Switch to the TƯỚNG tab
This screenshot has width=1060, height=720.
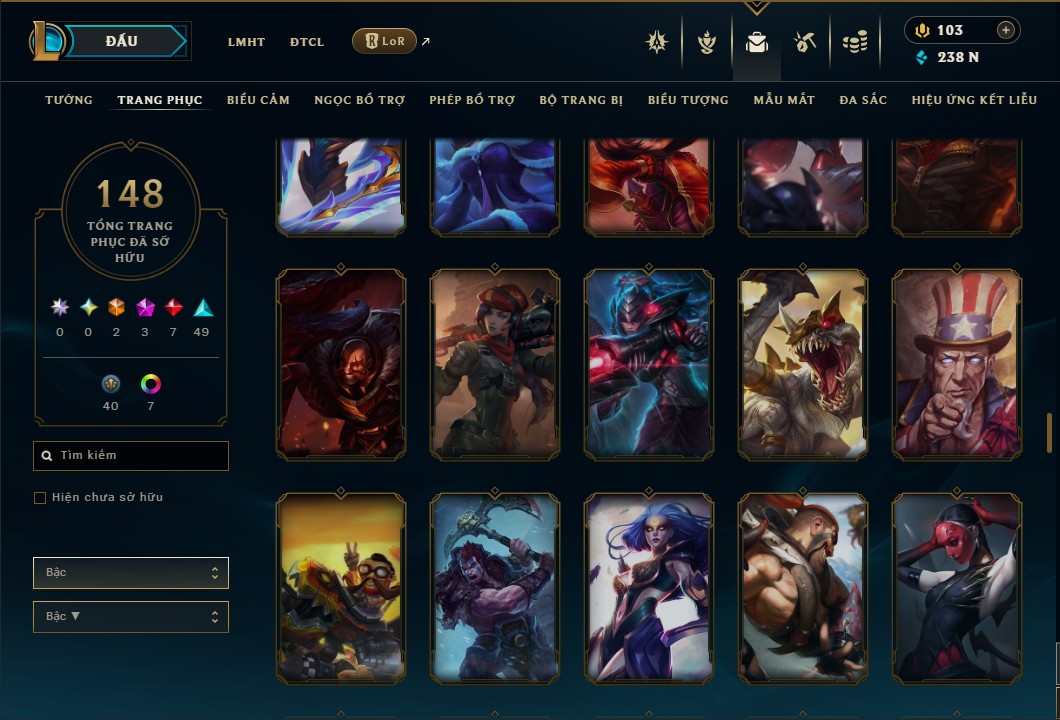click(x=69, y=100)
